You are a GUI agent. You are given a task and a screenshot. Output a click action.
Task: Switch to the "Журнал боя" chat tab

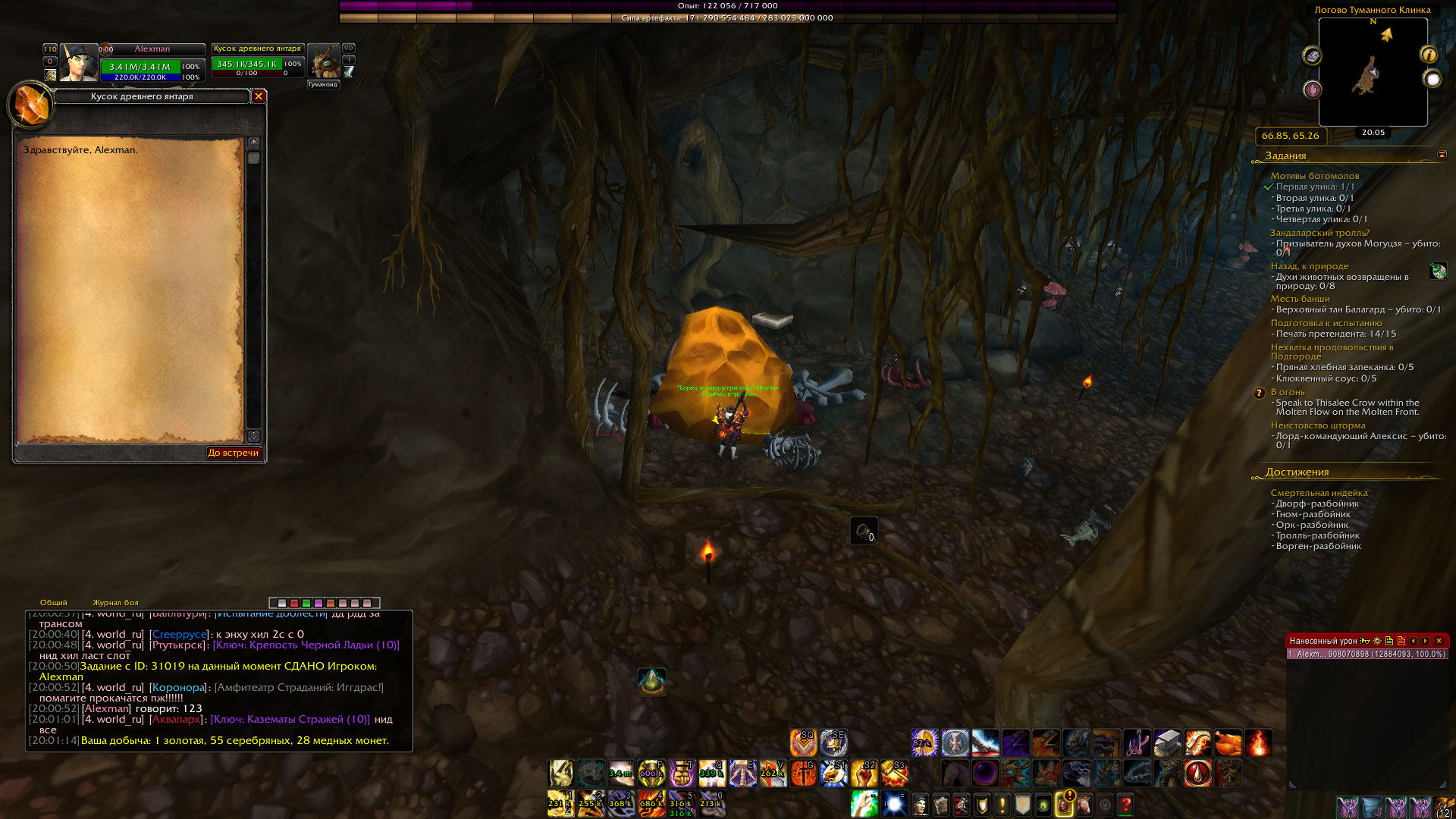point(115,603)
